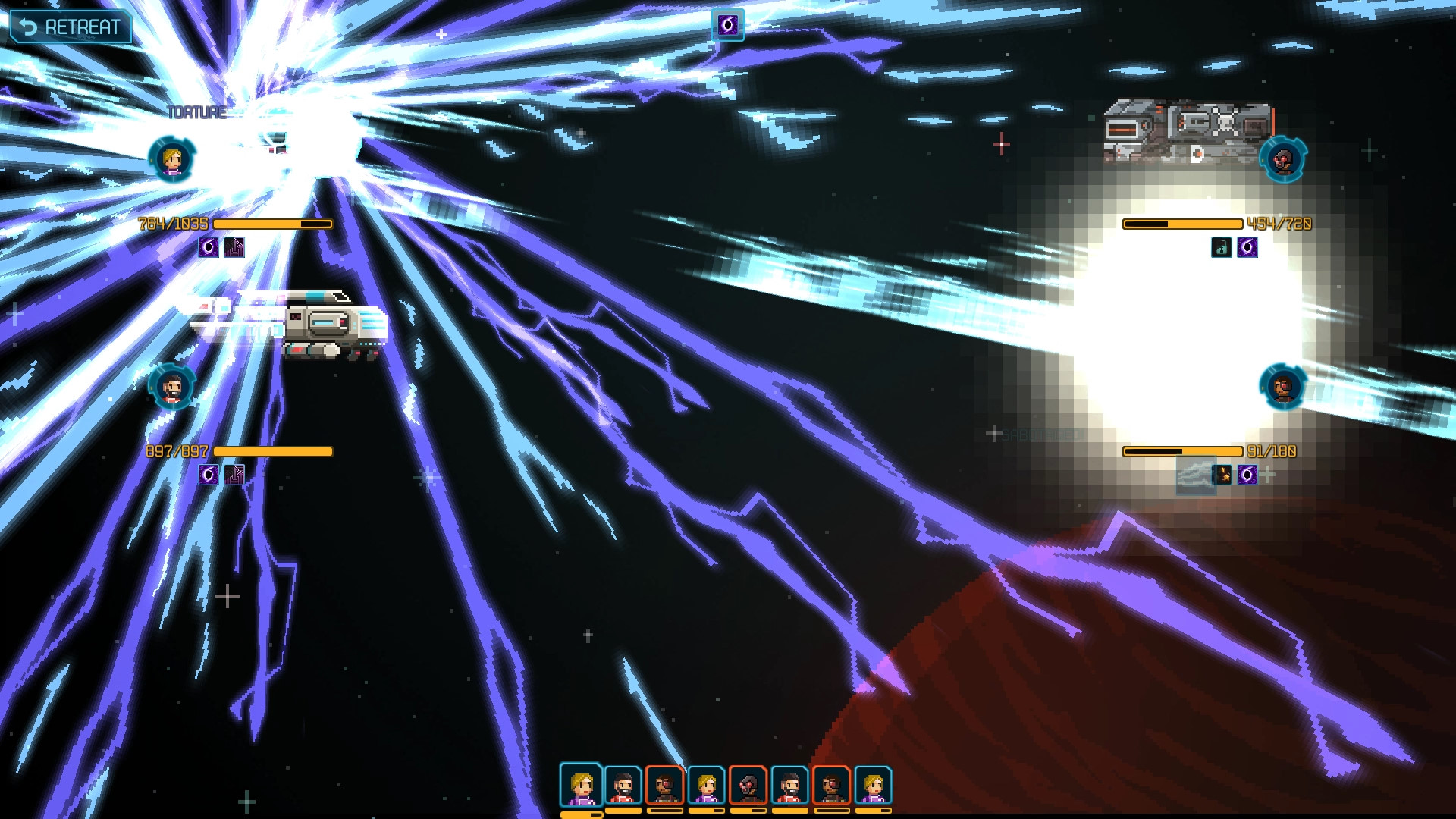Image resolution: width=1456 pixels, height=819 pixels.
Task: Click the black hole icon beside the star-strike status
Action: (x=1247, y=475)
